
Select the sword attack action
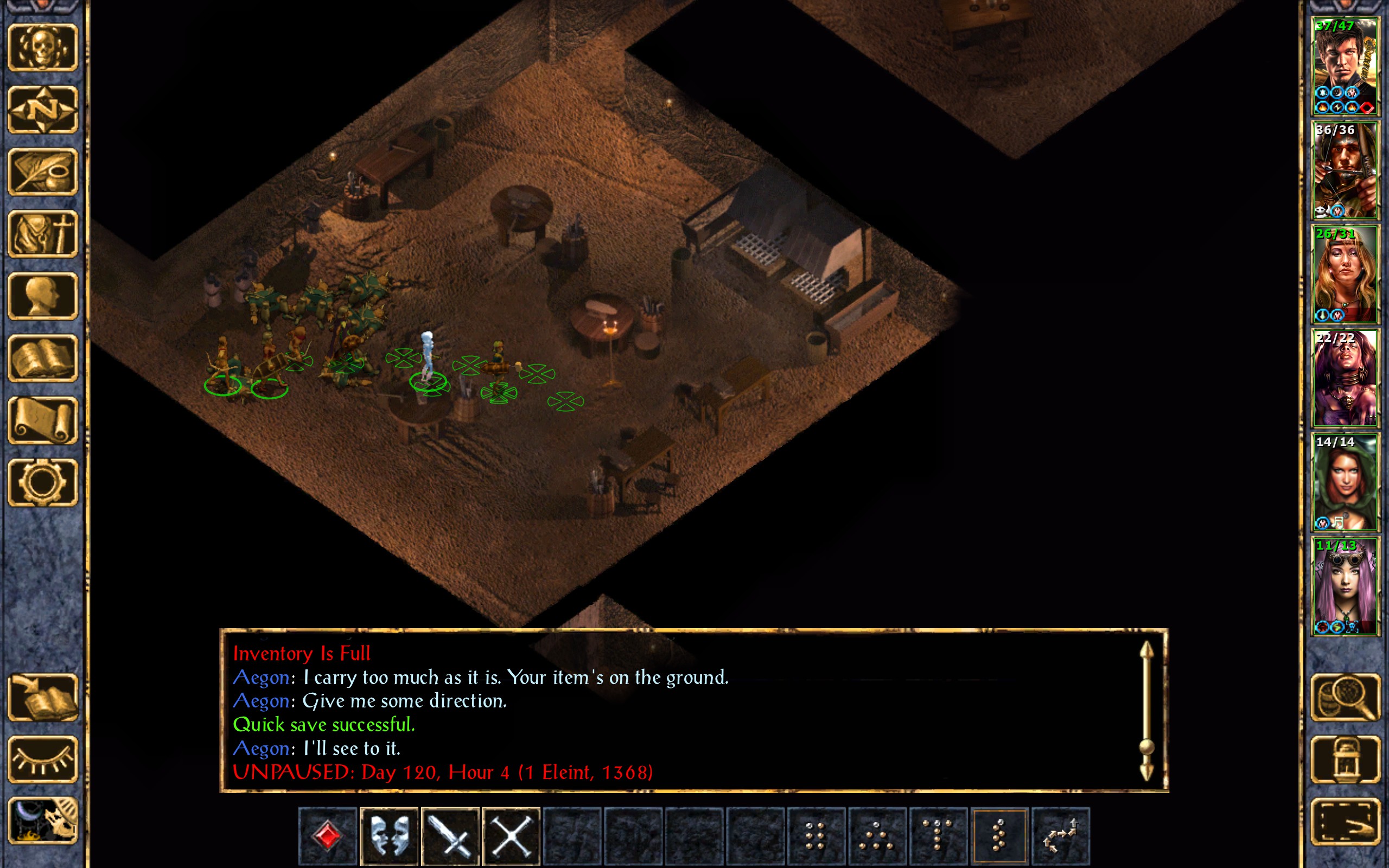450,836
